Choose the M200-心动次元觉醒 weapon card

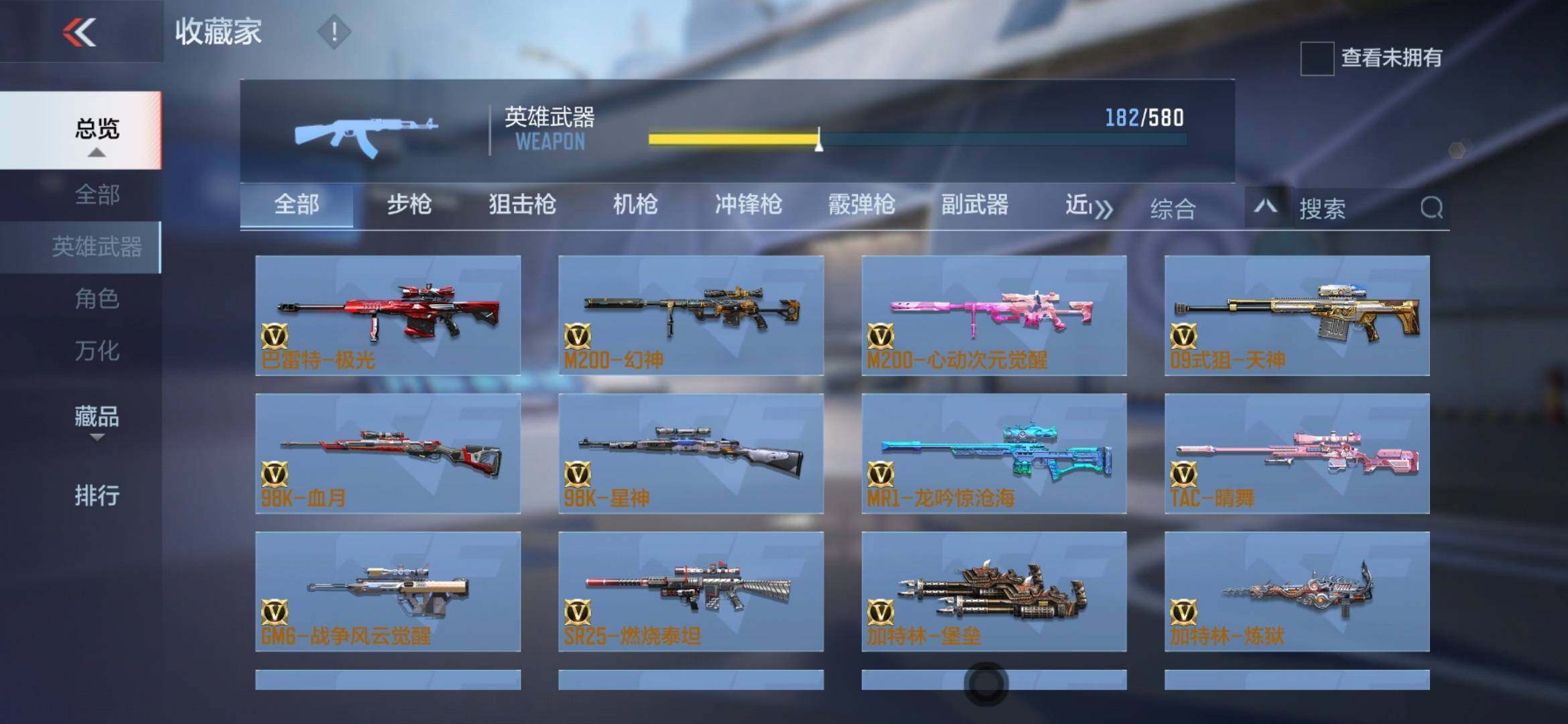tap(994, 315)
